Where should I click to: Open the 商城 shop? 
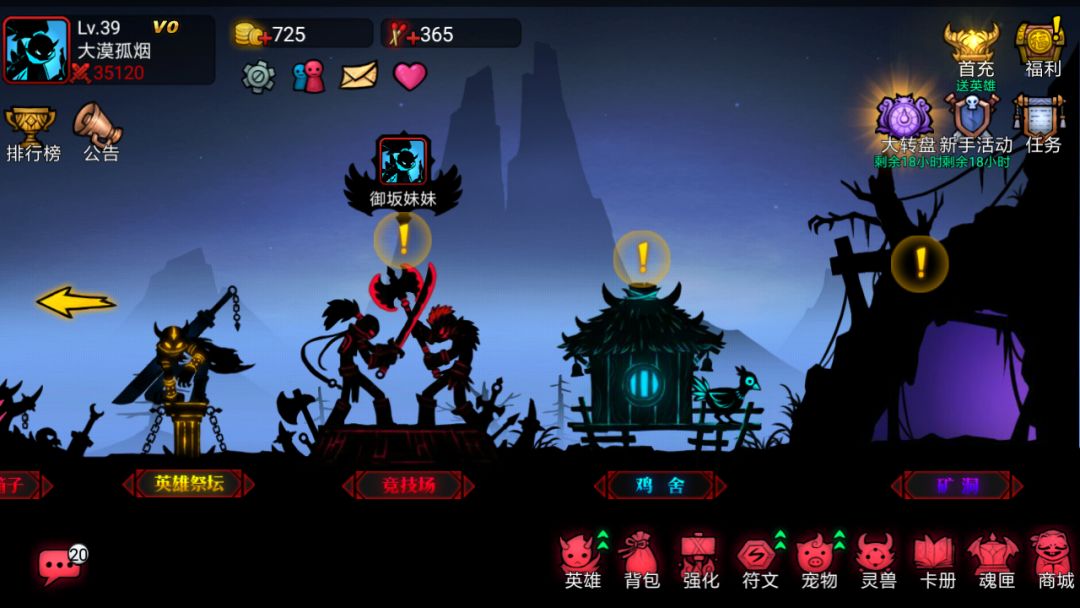coord(1054,560)
